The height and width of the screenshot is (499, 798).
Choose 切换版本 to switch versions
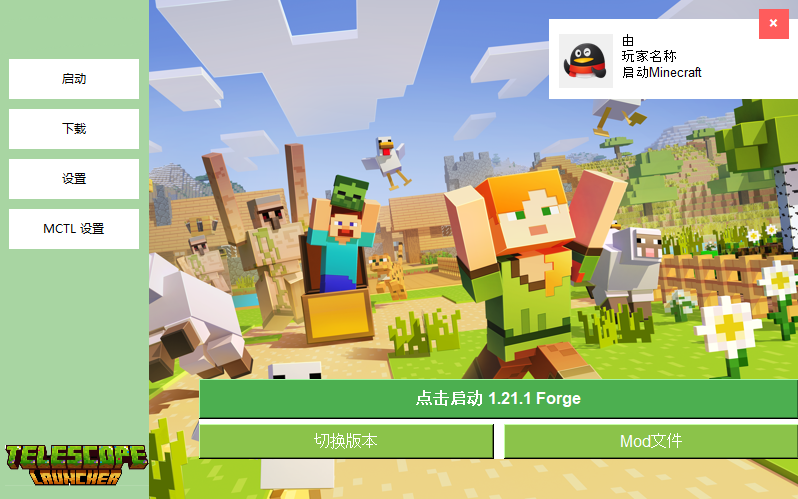[346, 441]
